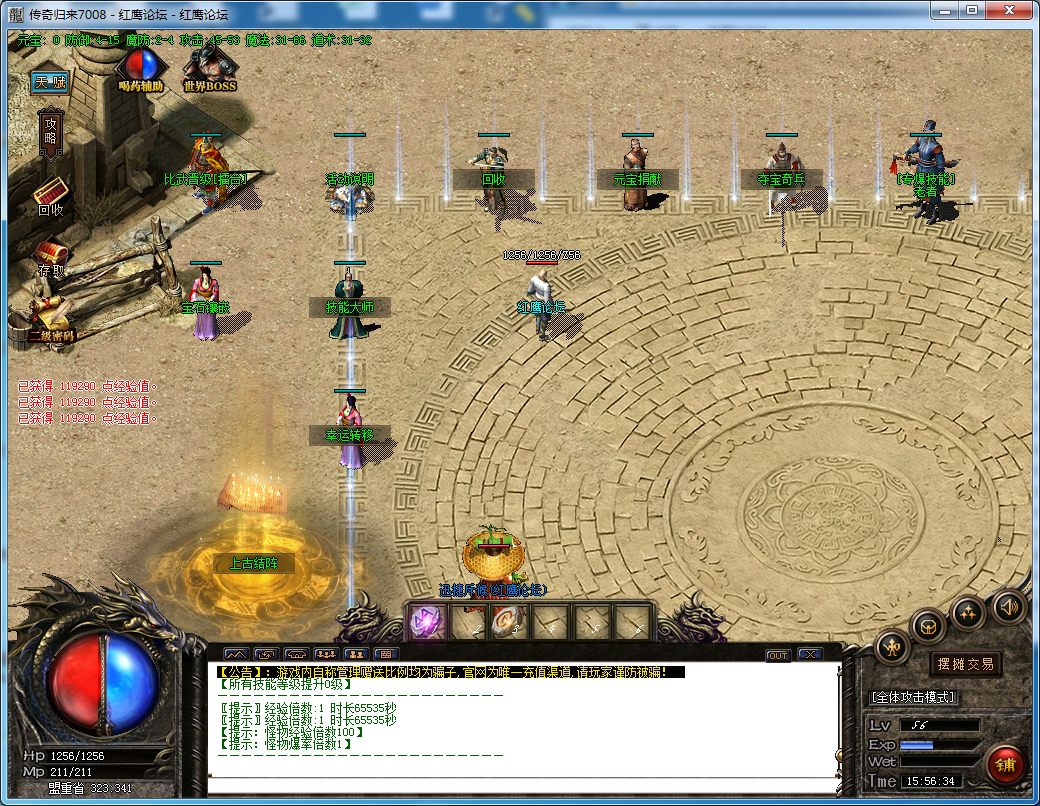Open the 喝药辅助 potion assist icon

[x=141, y=68]
